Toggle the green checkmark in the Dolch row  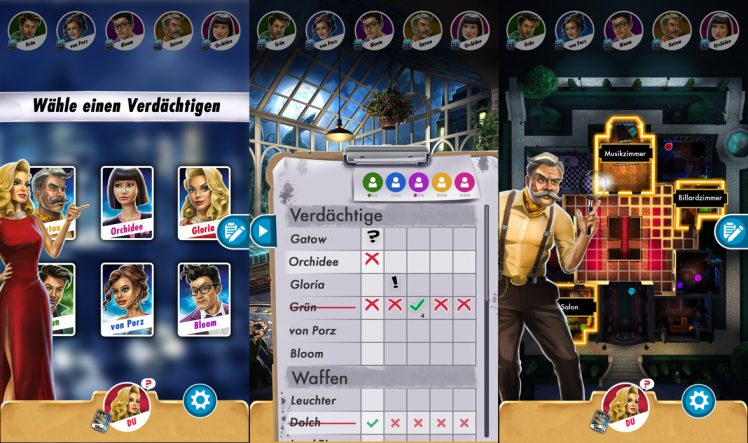[372, 423]
